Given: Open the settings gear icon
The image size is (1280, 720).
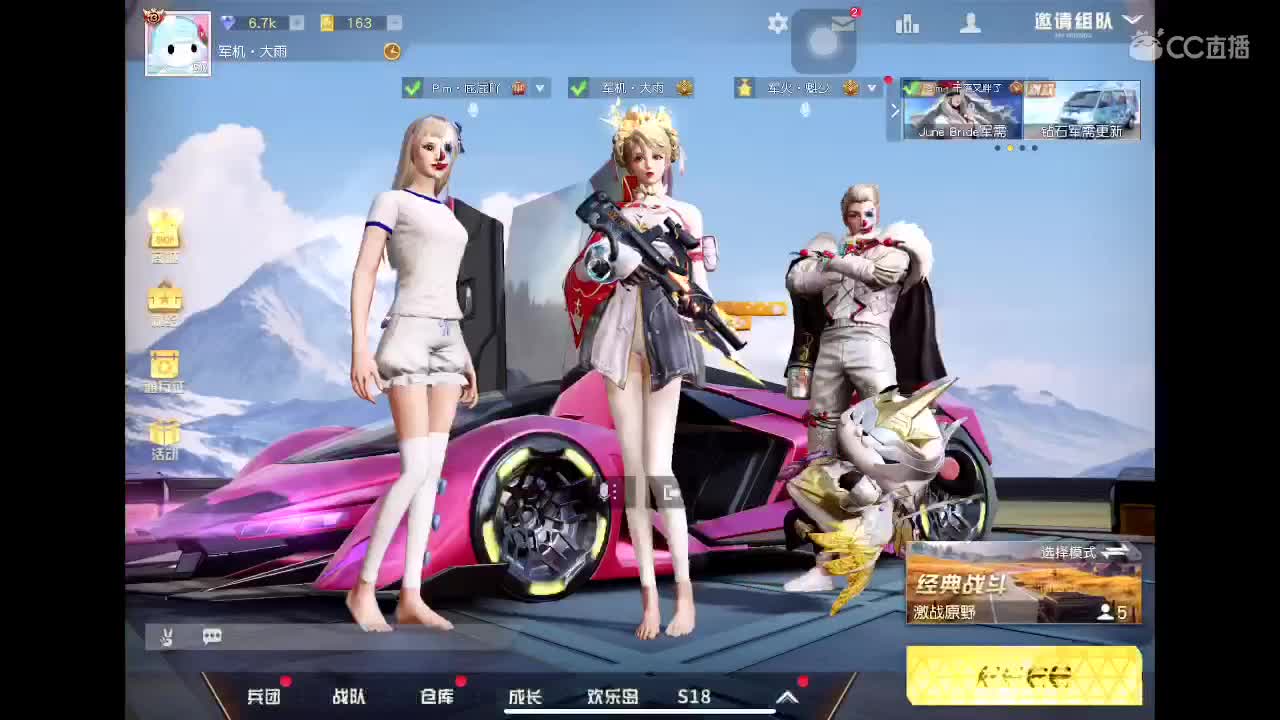Looking at the screenshot, I should 778,23.
